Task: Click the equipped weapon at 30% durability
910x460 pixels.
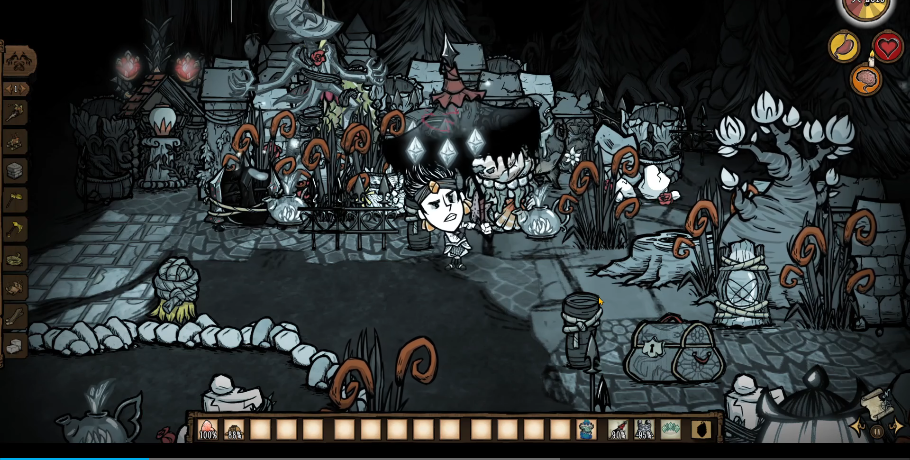Action: point(619,430)
